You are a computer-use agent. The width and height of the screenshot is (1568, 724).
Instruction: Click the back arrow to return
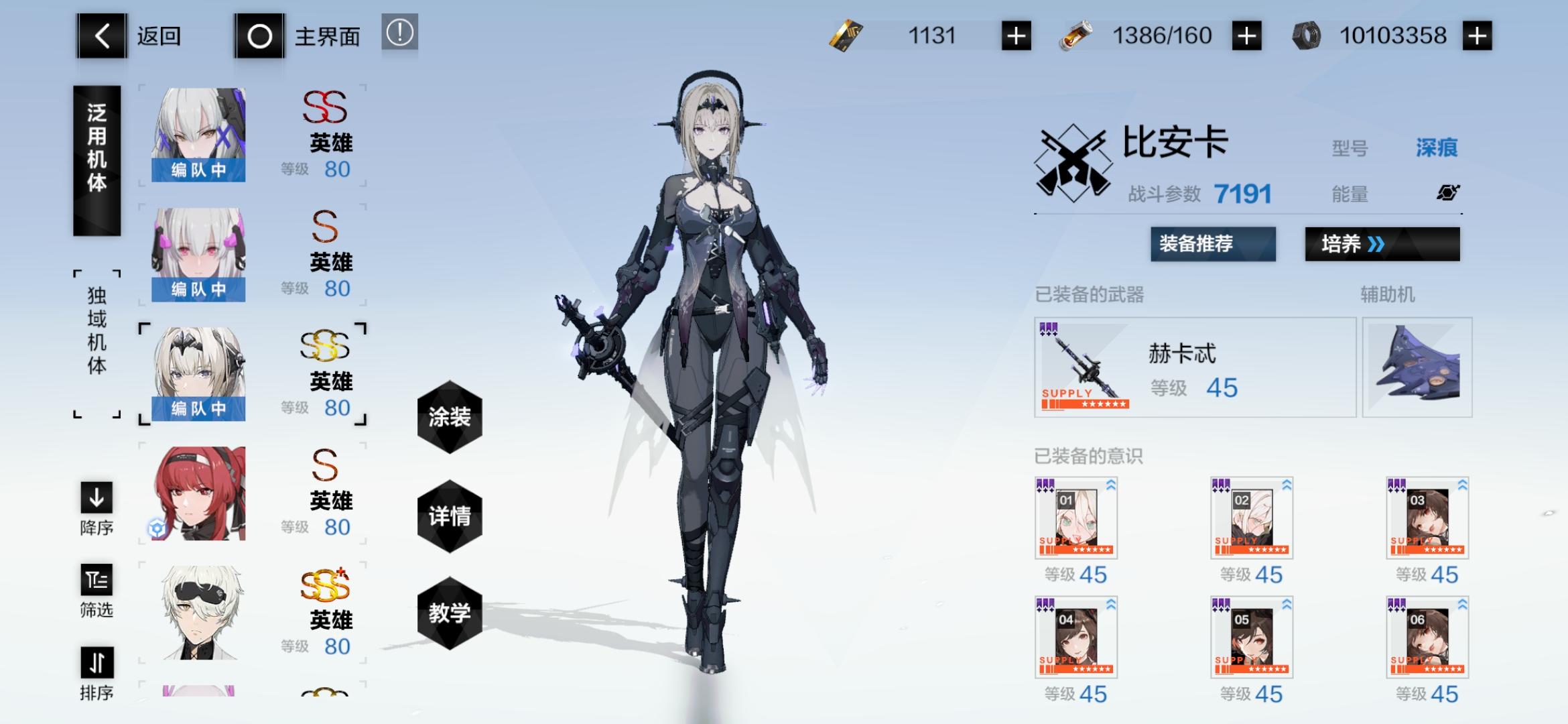coord(101,37)
